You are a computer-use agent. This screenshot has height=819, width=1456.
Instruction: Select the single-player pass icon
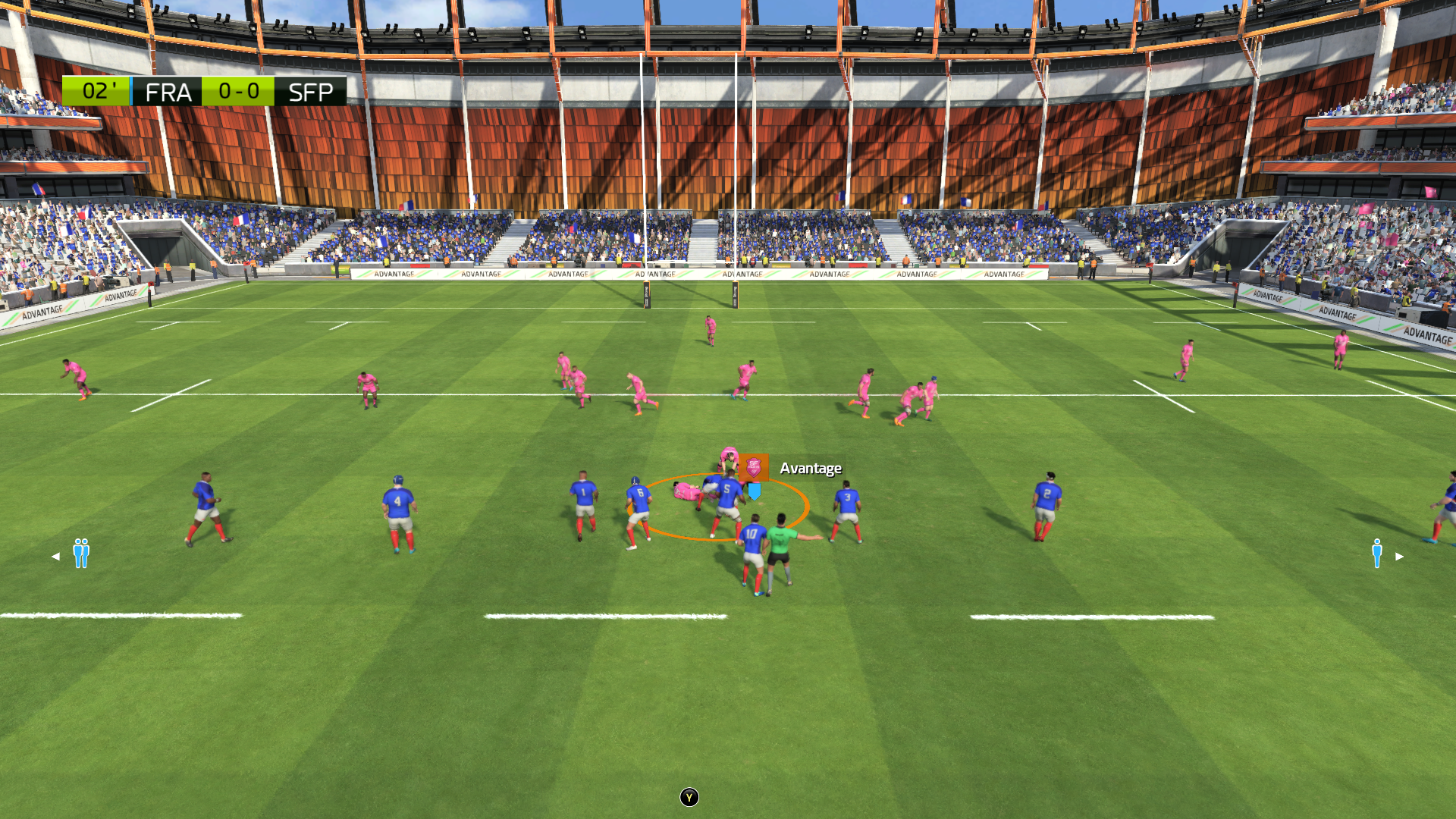1376,554
